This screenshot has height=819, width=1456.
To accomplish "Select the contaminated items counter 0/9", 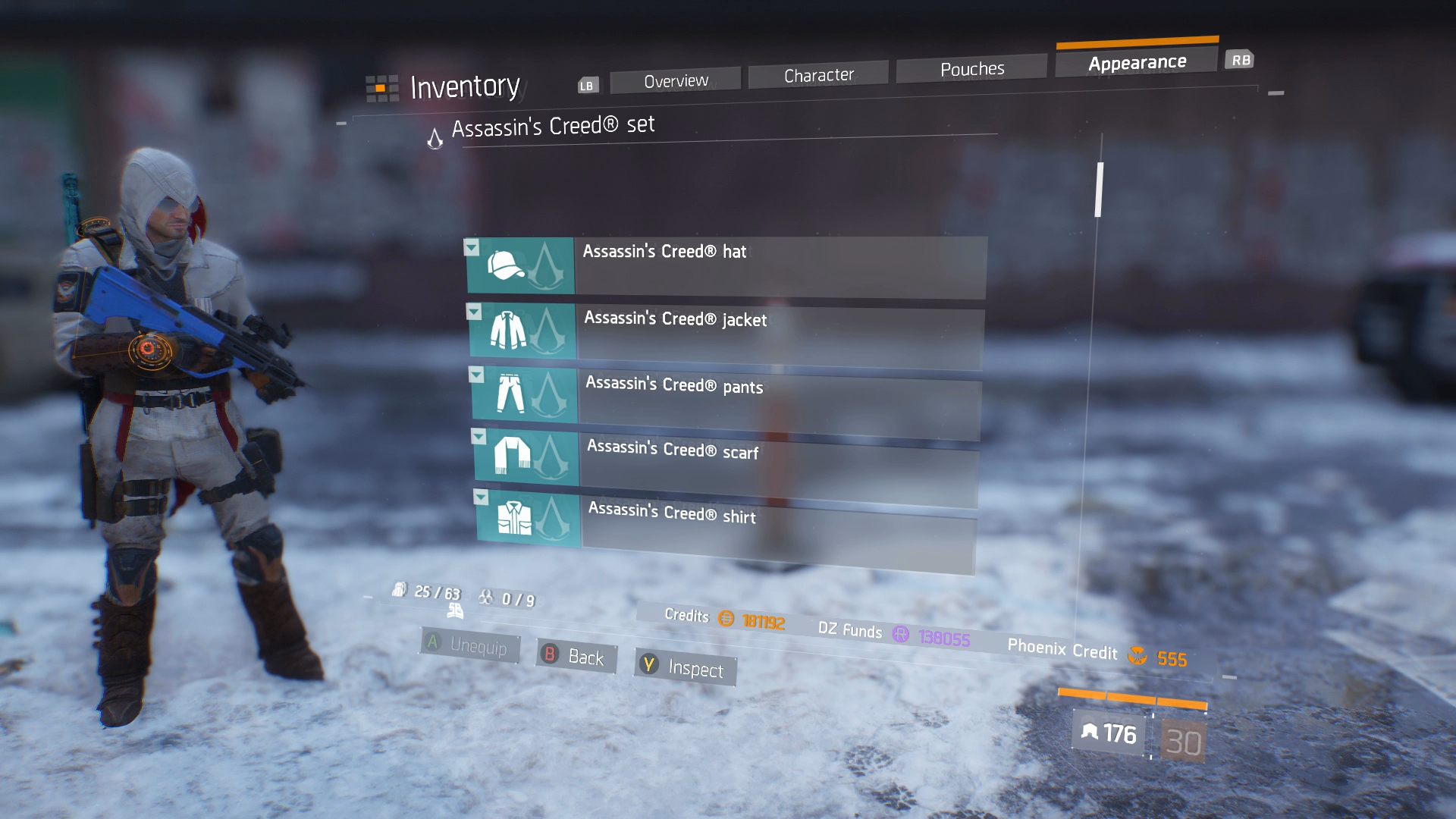I will point(488,598).
